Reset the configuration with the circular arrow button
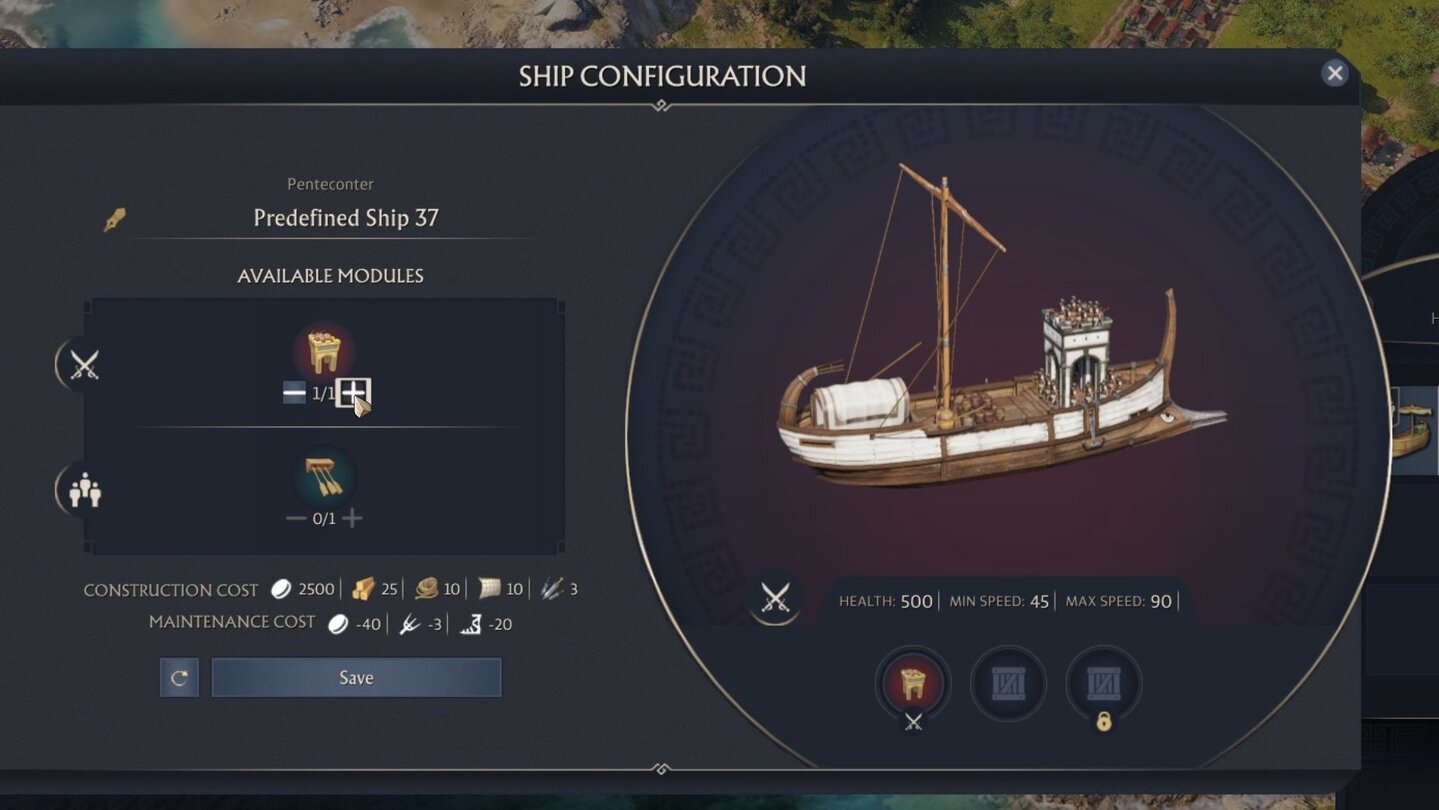The height and width of the screenshot is (810, 1439). click(179, 677)
